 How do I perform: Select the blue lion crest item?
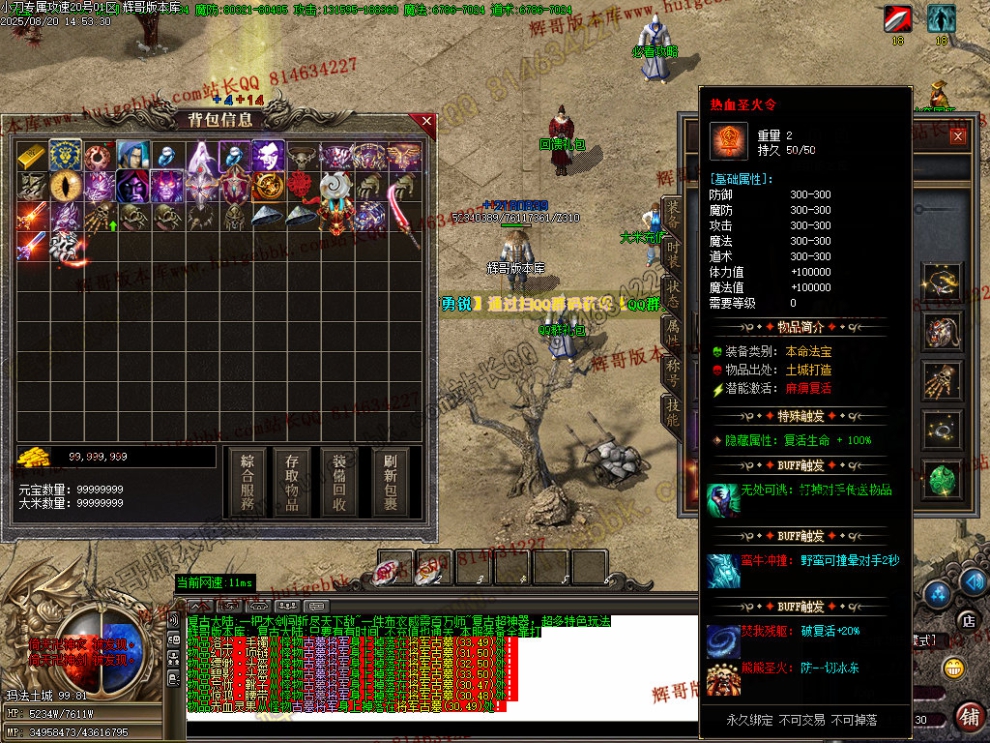66,155
